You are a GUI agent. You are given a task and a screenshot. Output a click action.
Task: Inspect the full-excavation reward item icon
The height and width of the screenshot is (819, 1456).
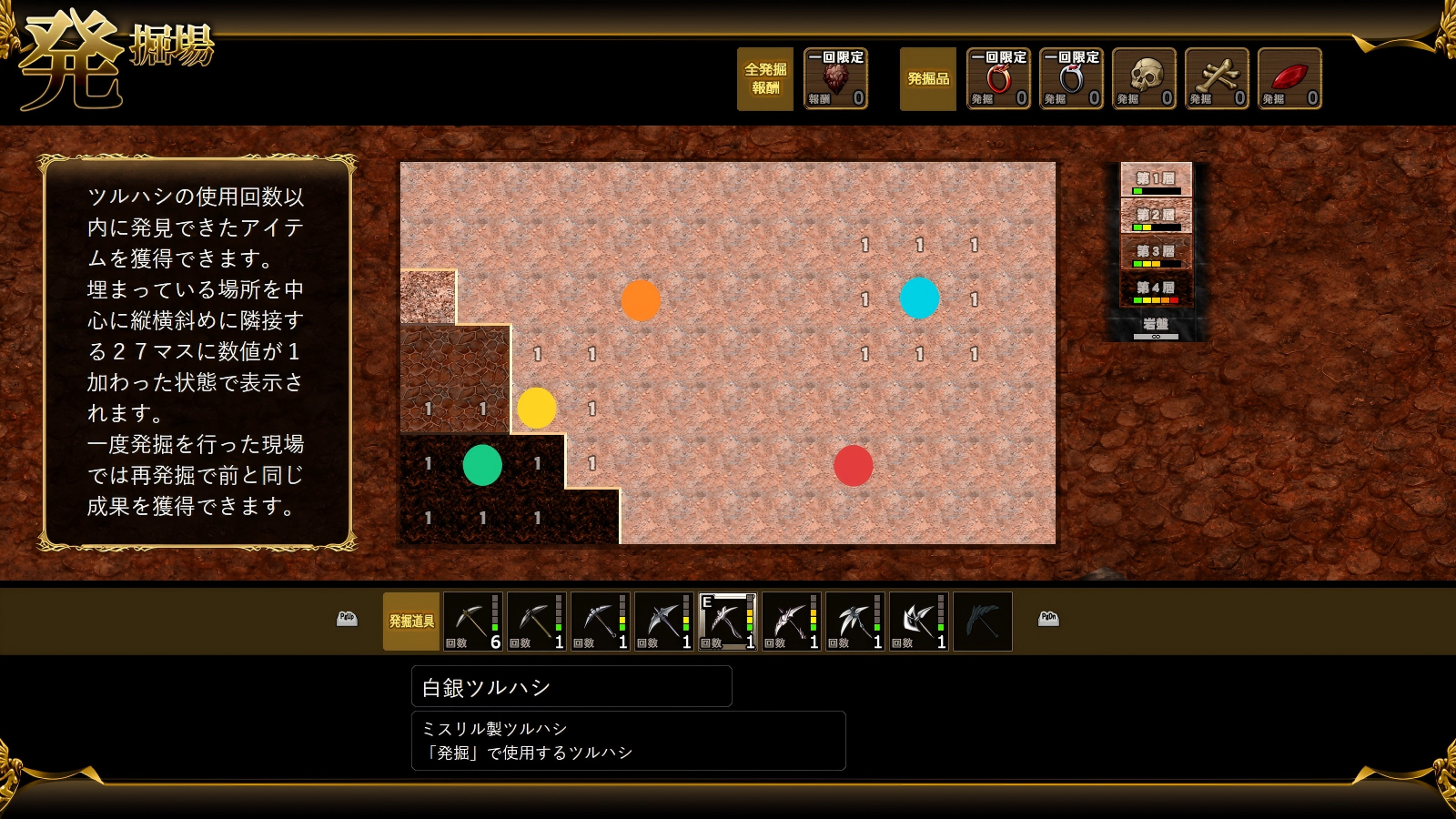pyautogui.click(x=835, y=79)
